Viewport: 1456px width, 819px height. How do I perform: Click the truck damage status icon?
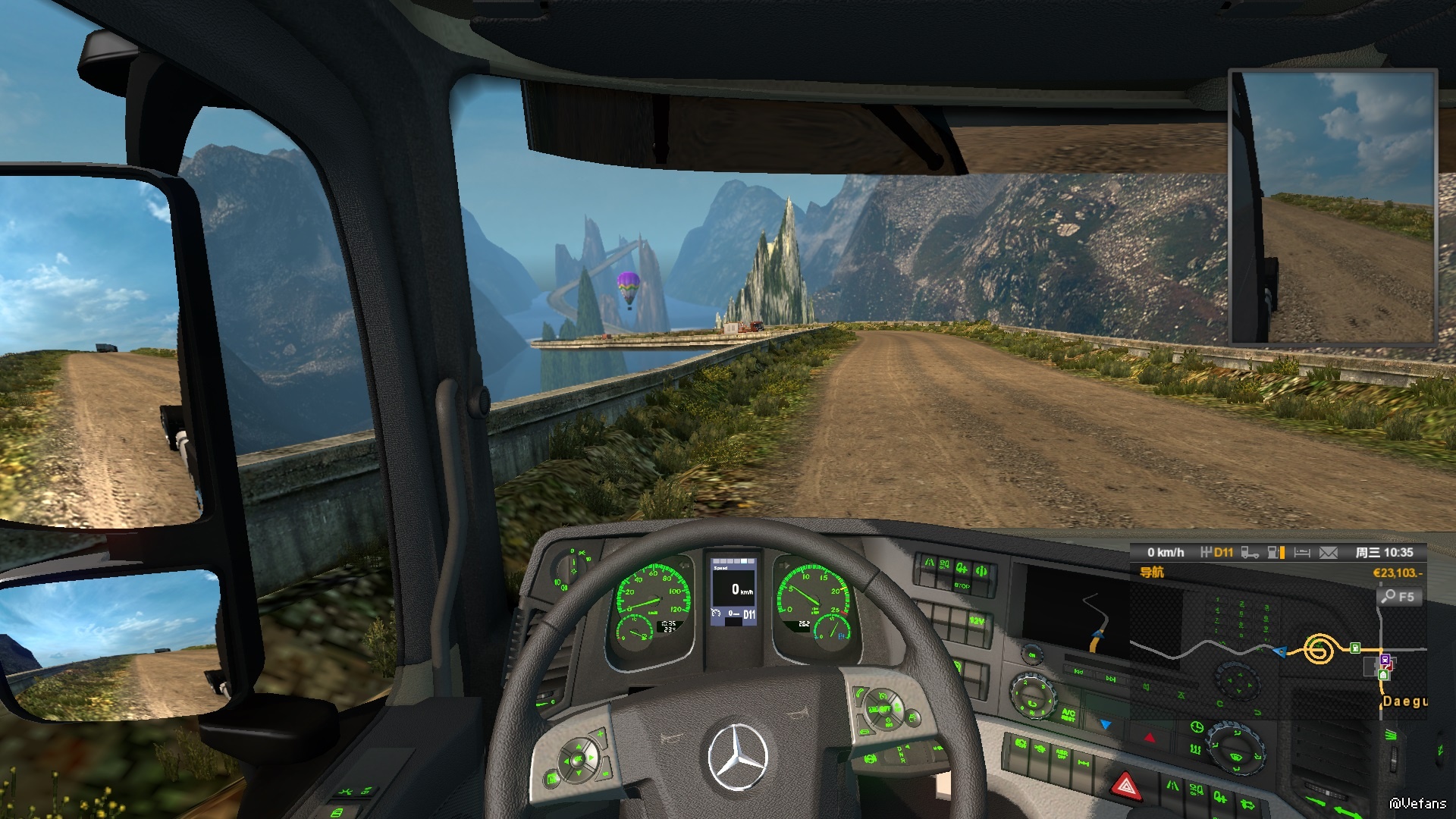[1250, 553]
